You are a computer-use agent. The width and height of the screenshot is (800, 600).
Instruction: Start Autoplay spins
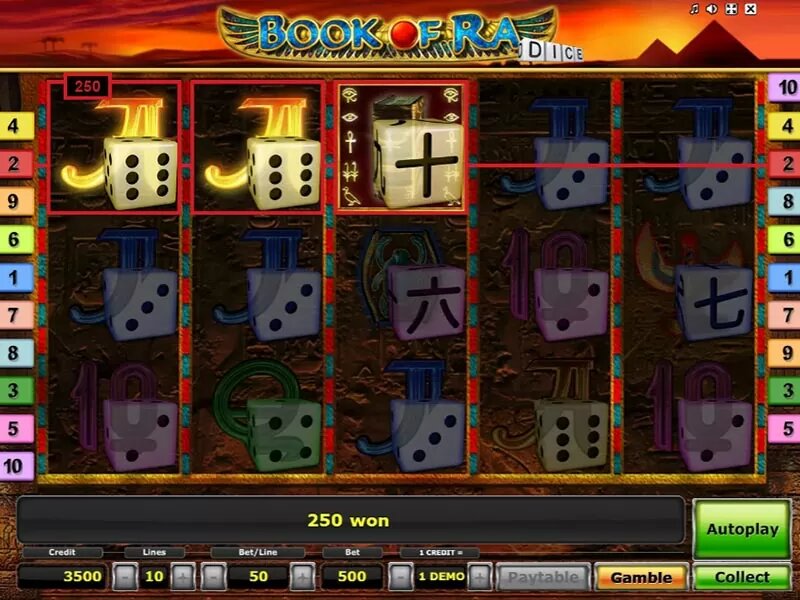pyautogui.click(x=741, y=529)
